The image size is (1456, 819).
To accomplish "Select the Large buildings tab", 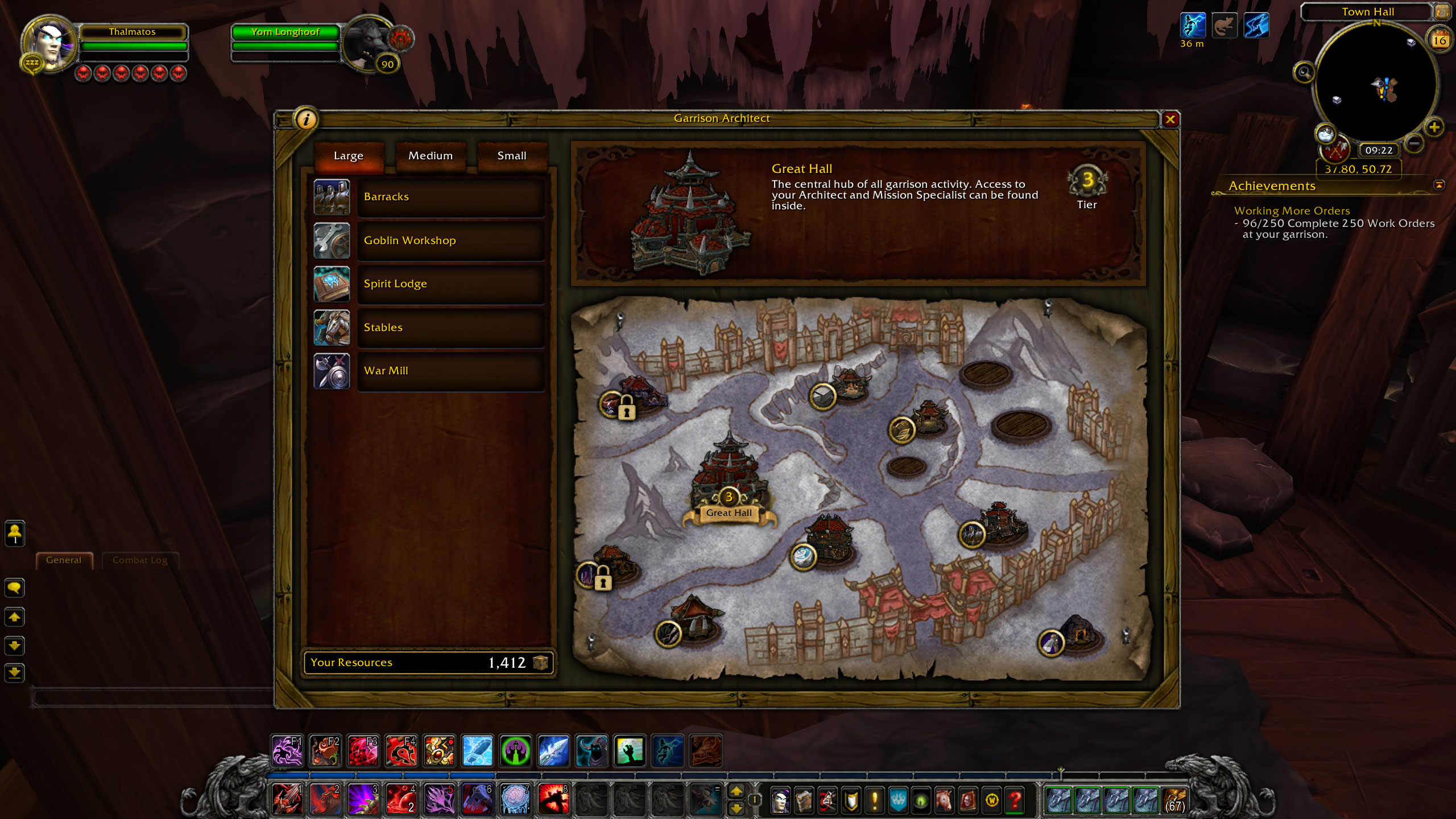I will coord(349,156).
